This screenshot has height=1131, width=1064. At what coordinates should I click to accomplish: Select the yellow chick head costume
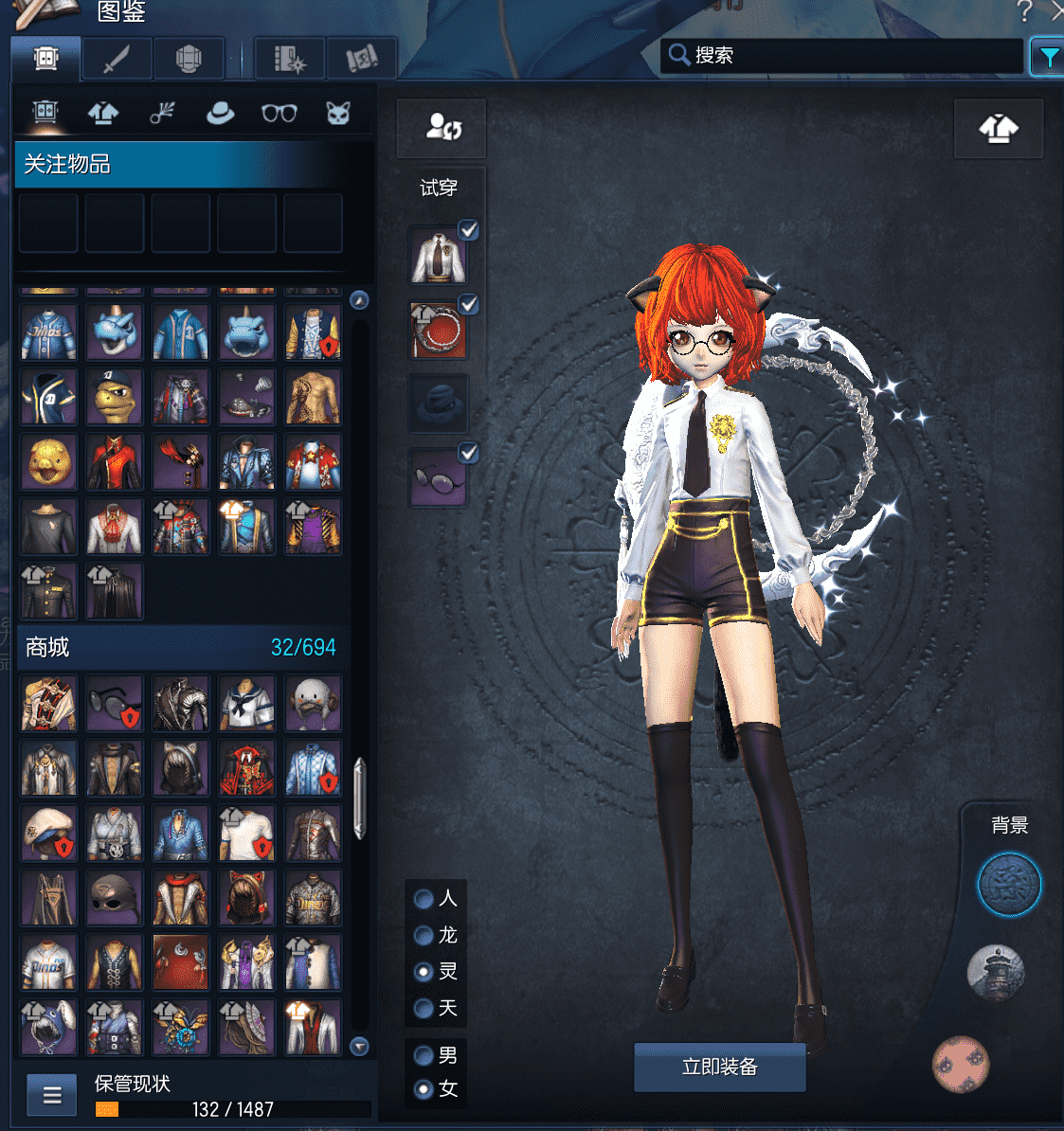tap(48, 462)
